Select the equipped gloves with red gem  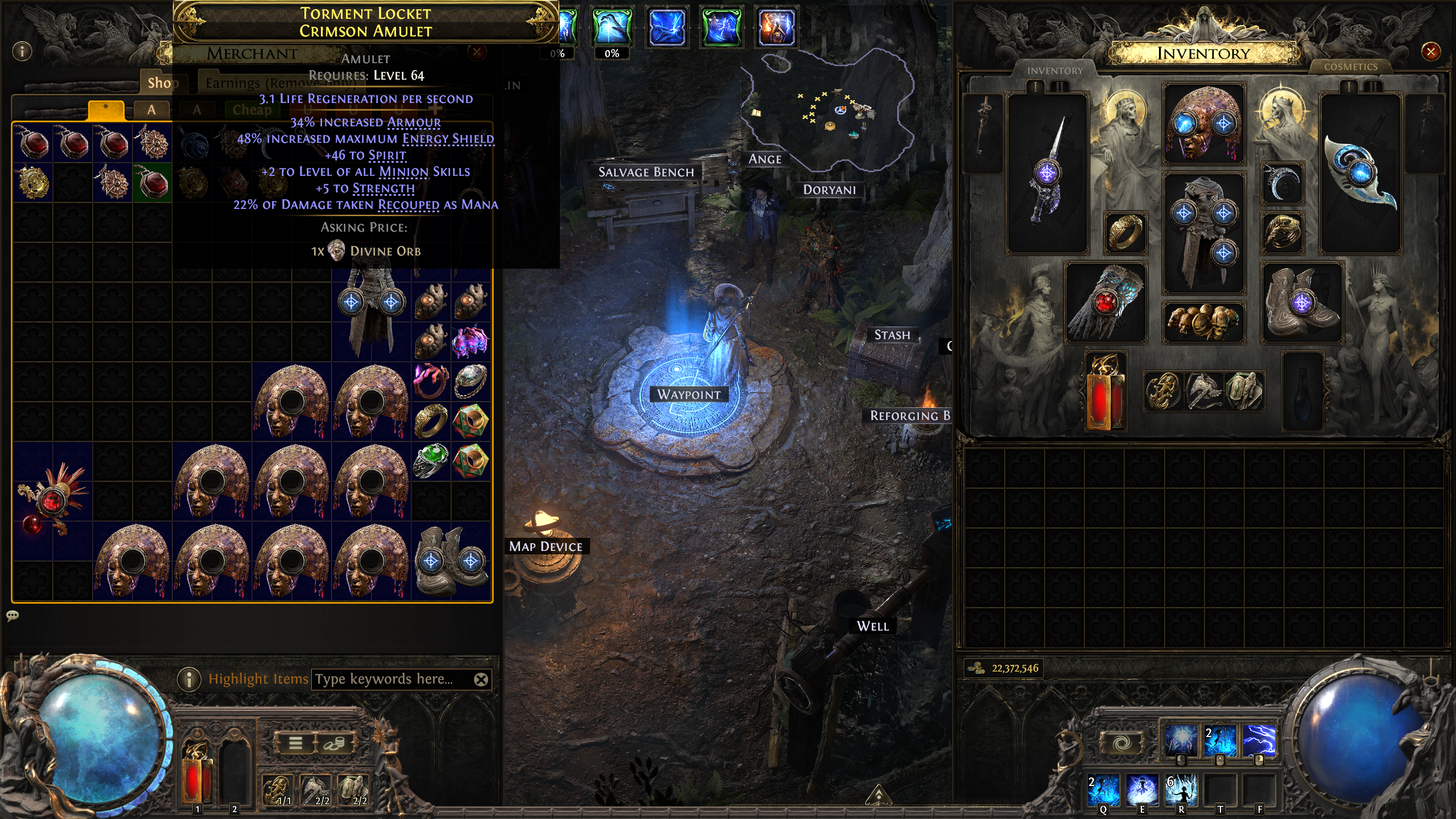pos(1105,303)
